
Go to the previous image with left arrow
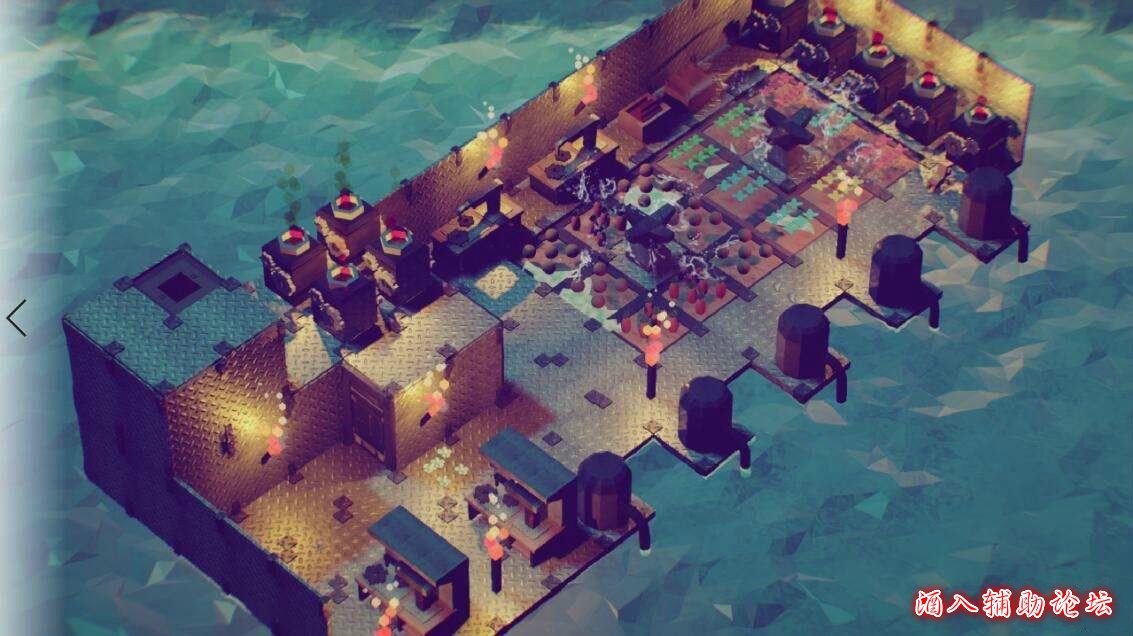pyautogui.click(x=16, y=318)
